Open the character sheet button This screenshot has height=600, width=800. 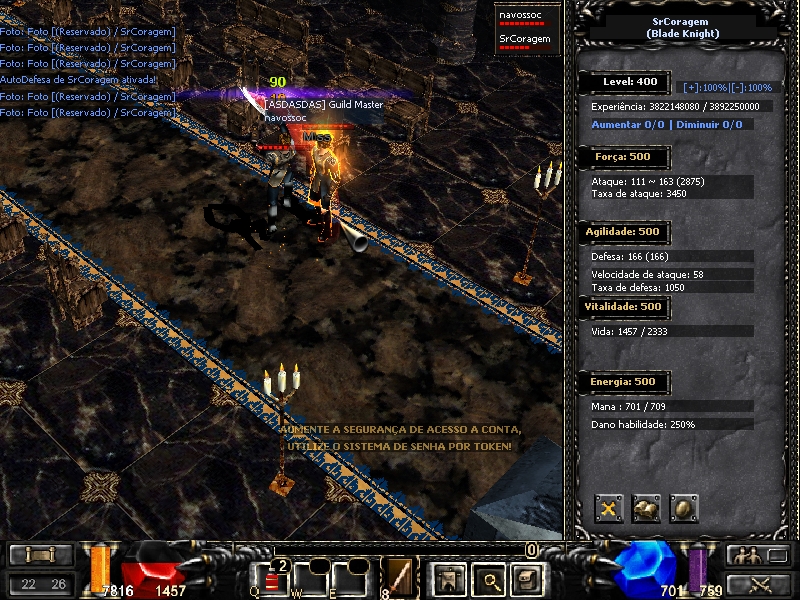(x=446, y=578)
